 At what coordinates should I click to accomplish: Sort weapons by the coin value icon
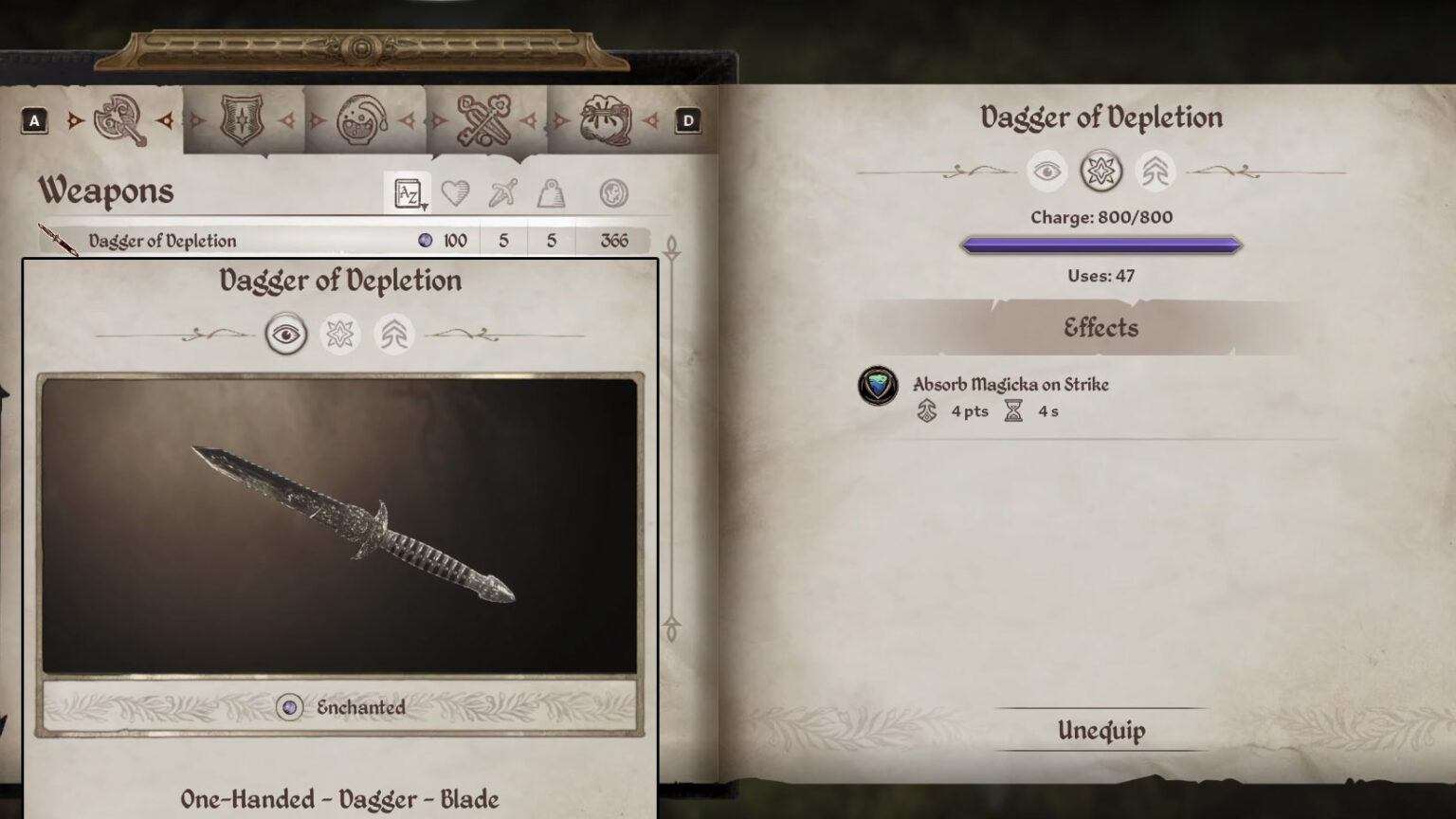pyautogui.click(x=613, y=191)
